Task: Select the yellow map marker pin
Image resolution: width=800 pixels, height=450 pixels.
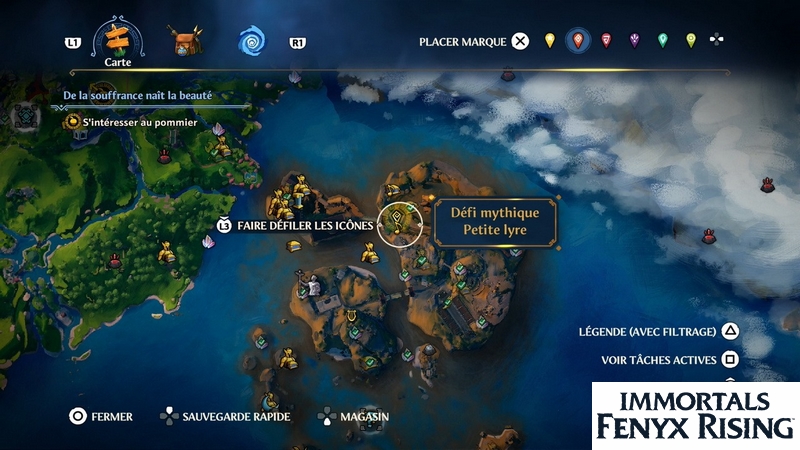Action: point(549,41)
